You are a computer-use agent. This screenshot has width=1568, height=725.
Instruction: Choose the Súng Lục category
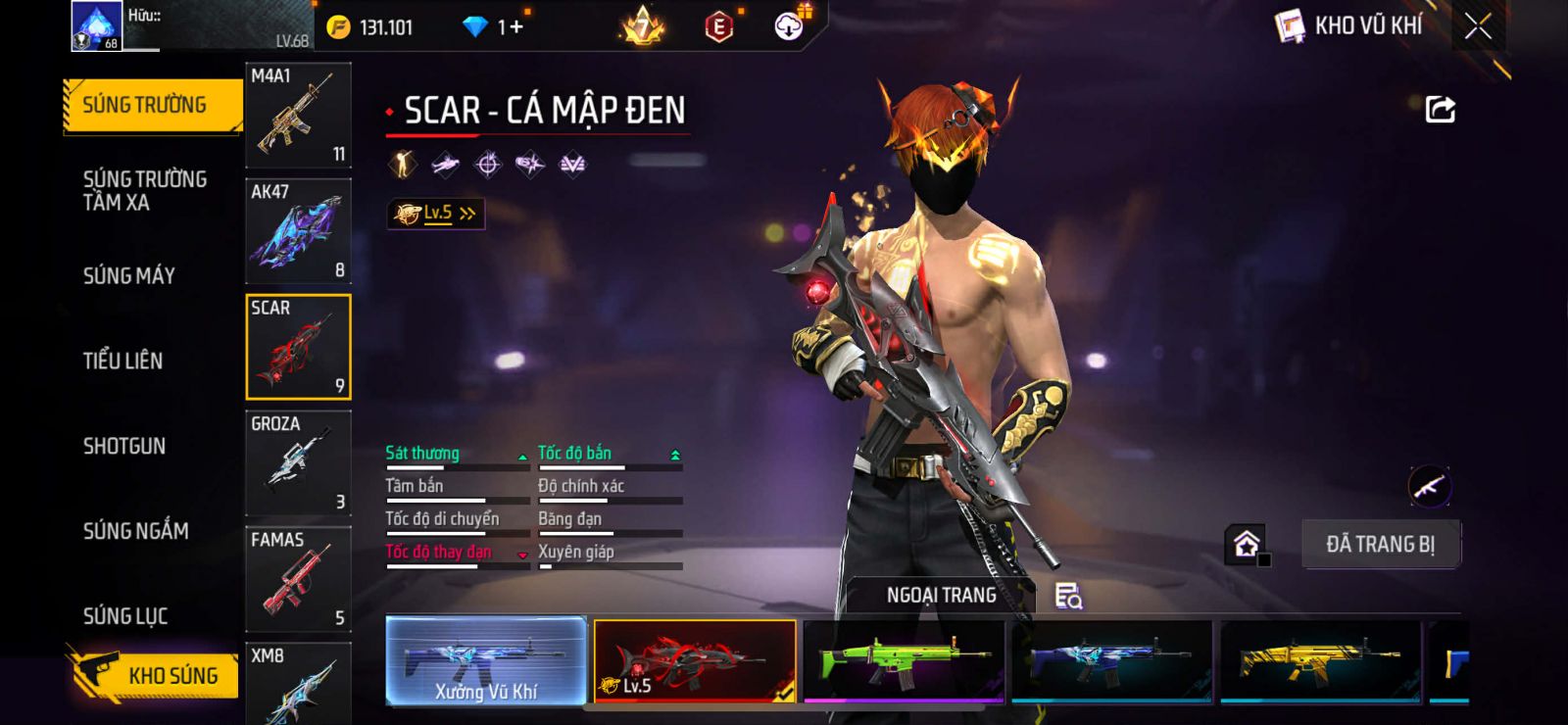125,616
